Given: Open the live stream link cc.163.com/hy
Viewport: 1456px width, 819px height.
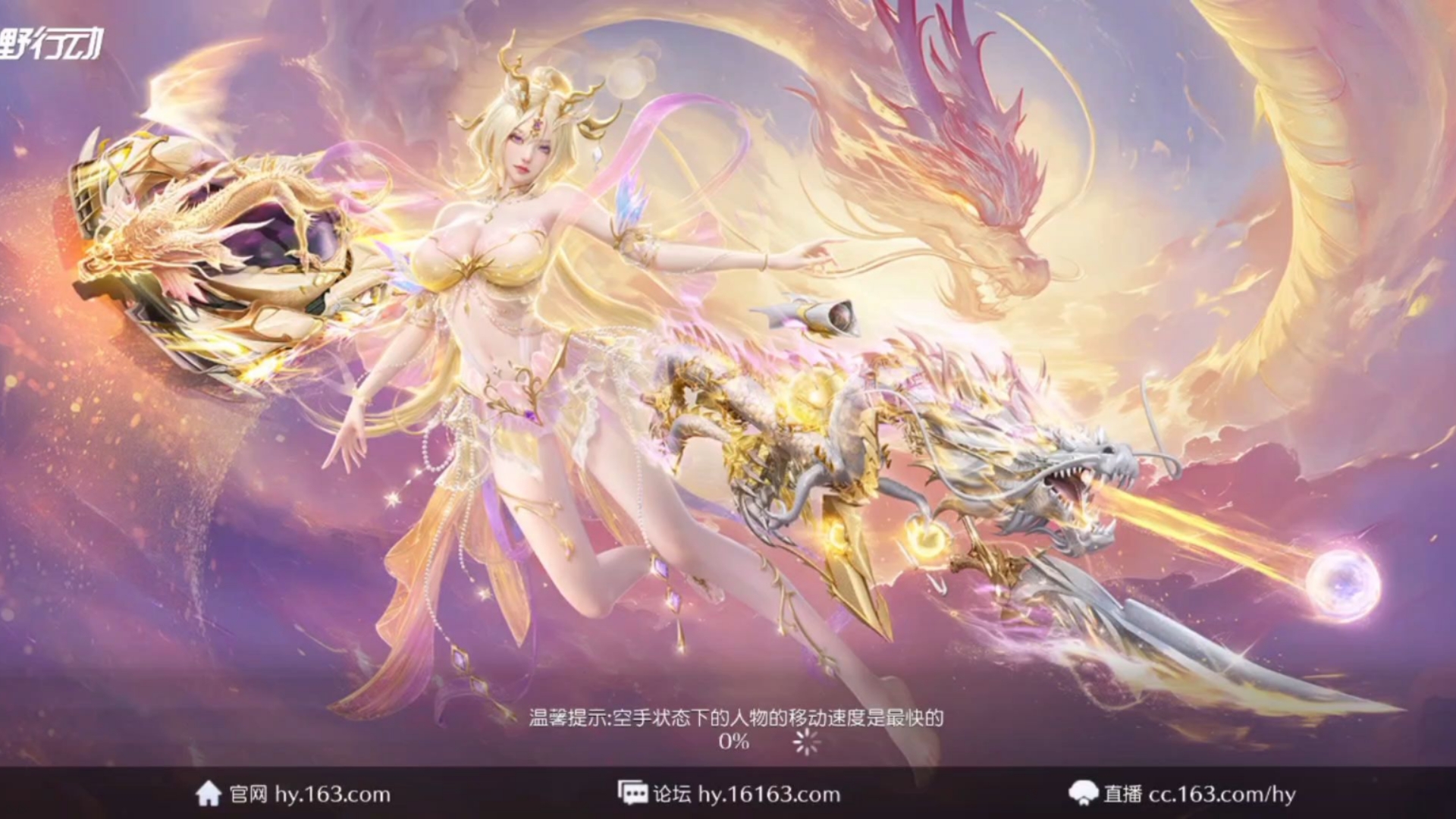Looking at the screenshot, I should [x=1221, y=794].
